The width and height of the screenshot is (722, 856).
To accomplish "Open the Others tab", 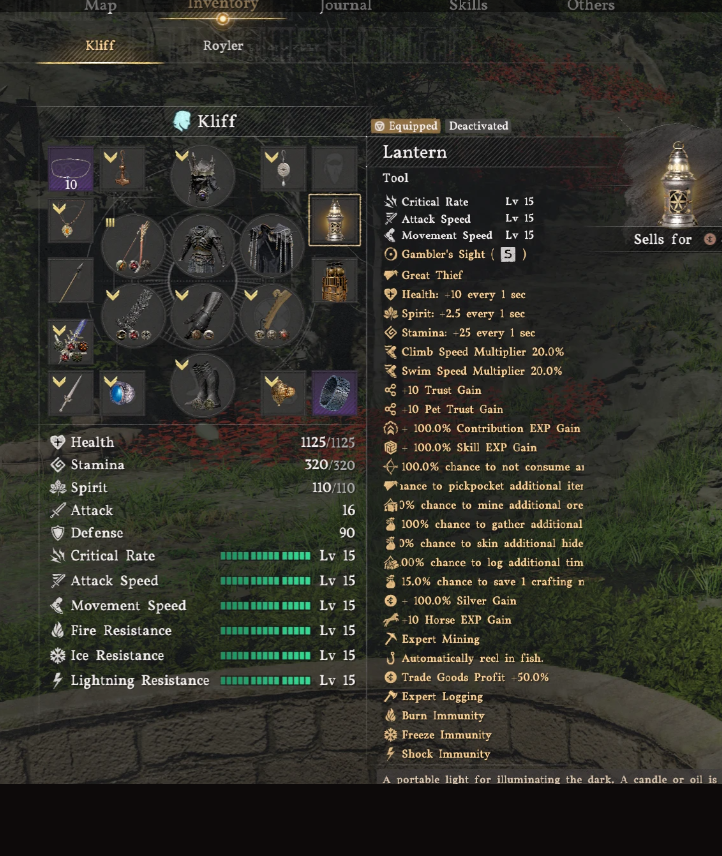I will 591,7.
